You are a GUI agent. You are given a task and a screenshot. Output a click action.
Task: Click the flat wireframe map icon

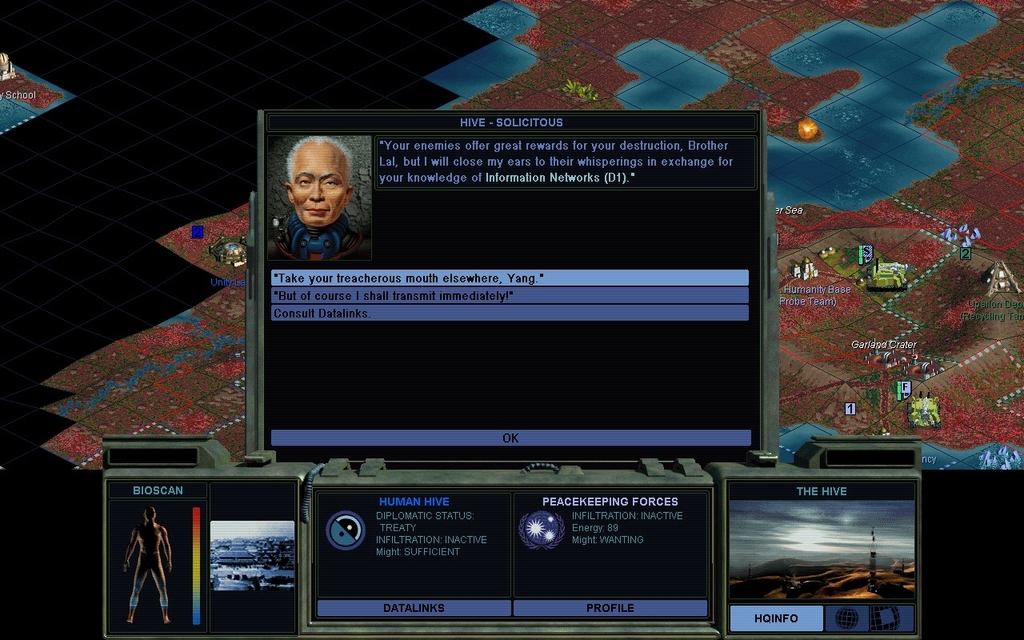point(884,618)
